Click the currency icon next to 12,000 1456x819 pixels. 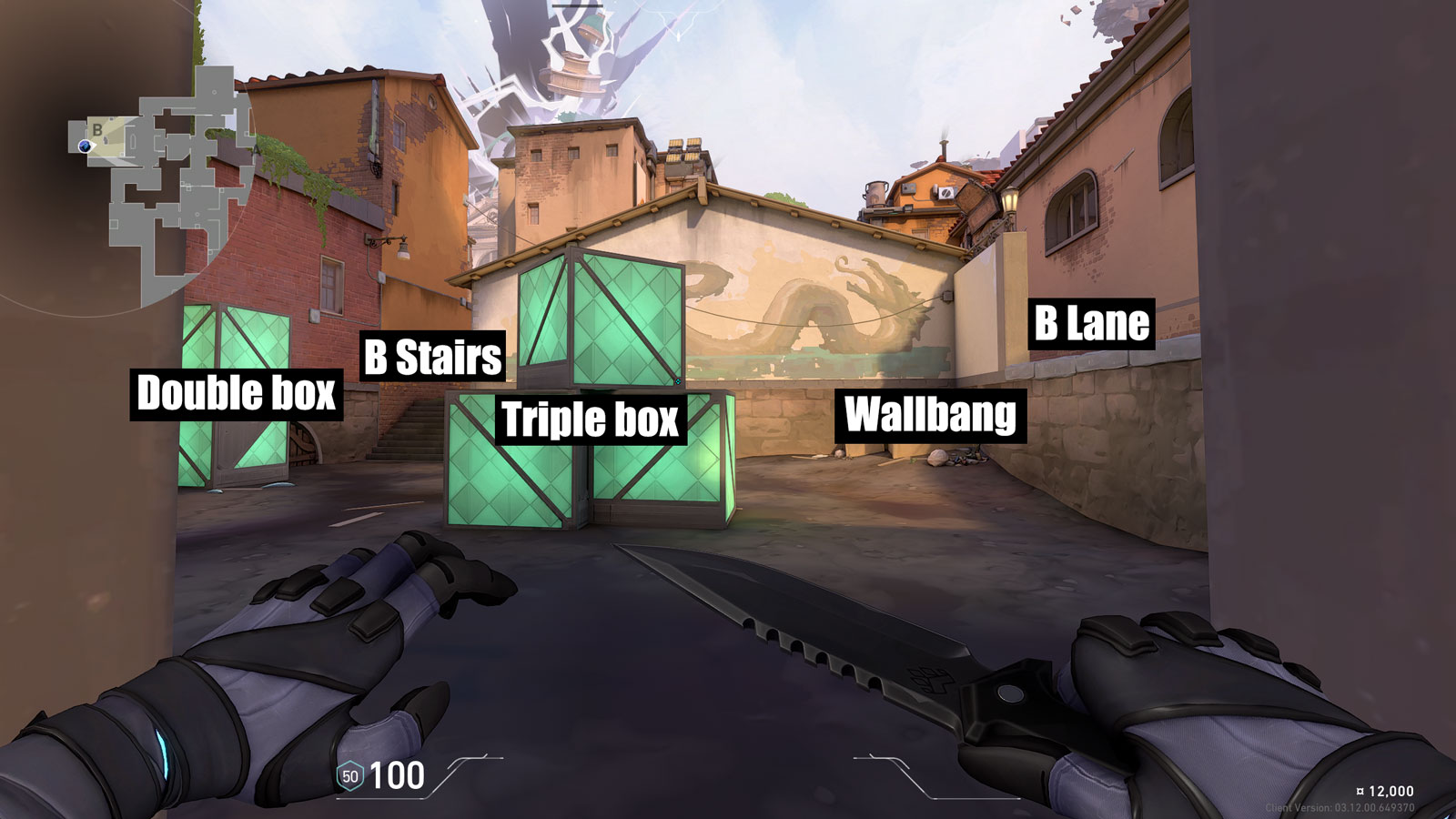1360,791
